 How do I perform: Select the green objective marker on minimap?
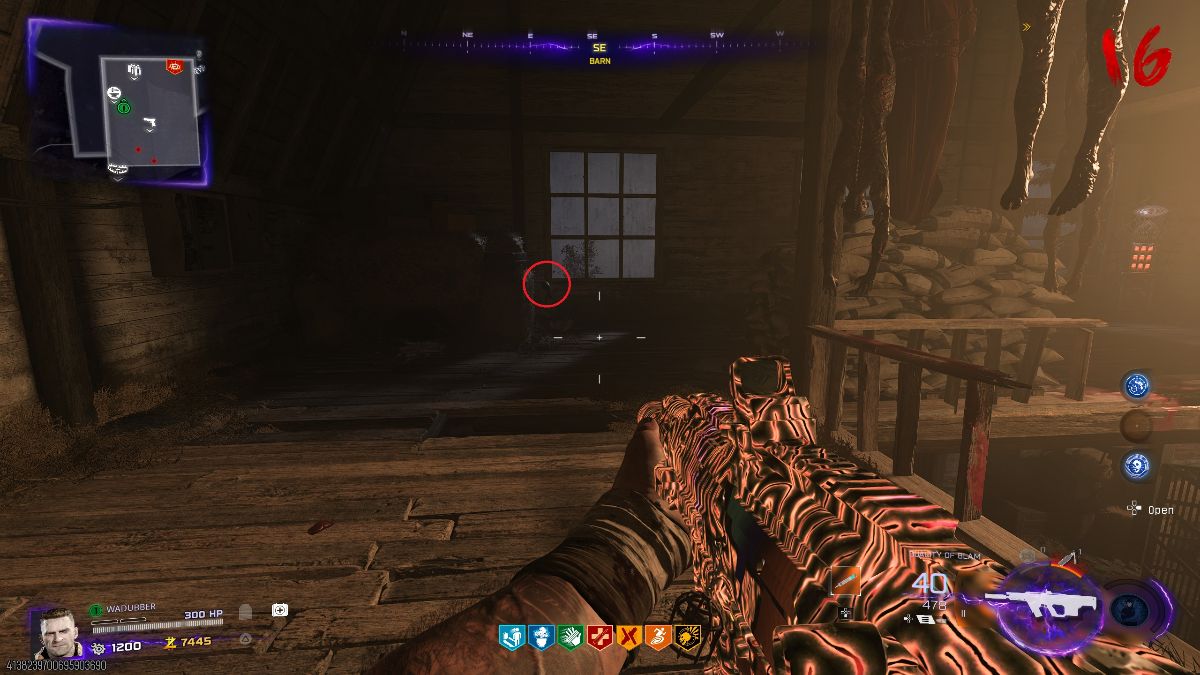[x=123, y=106]
